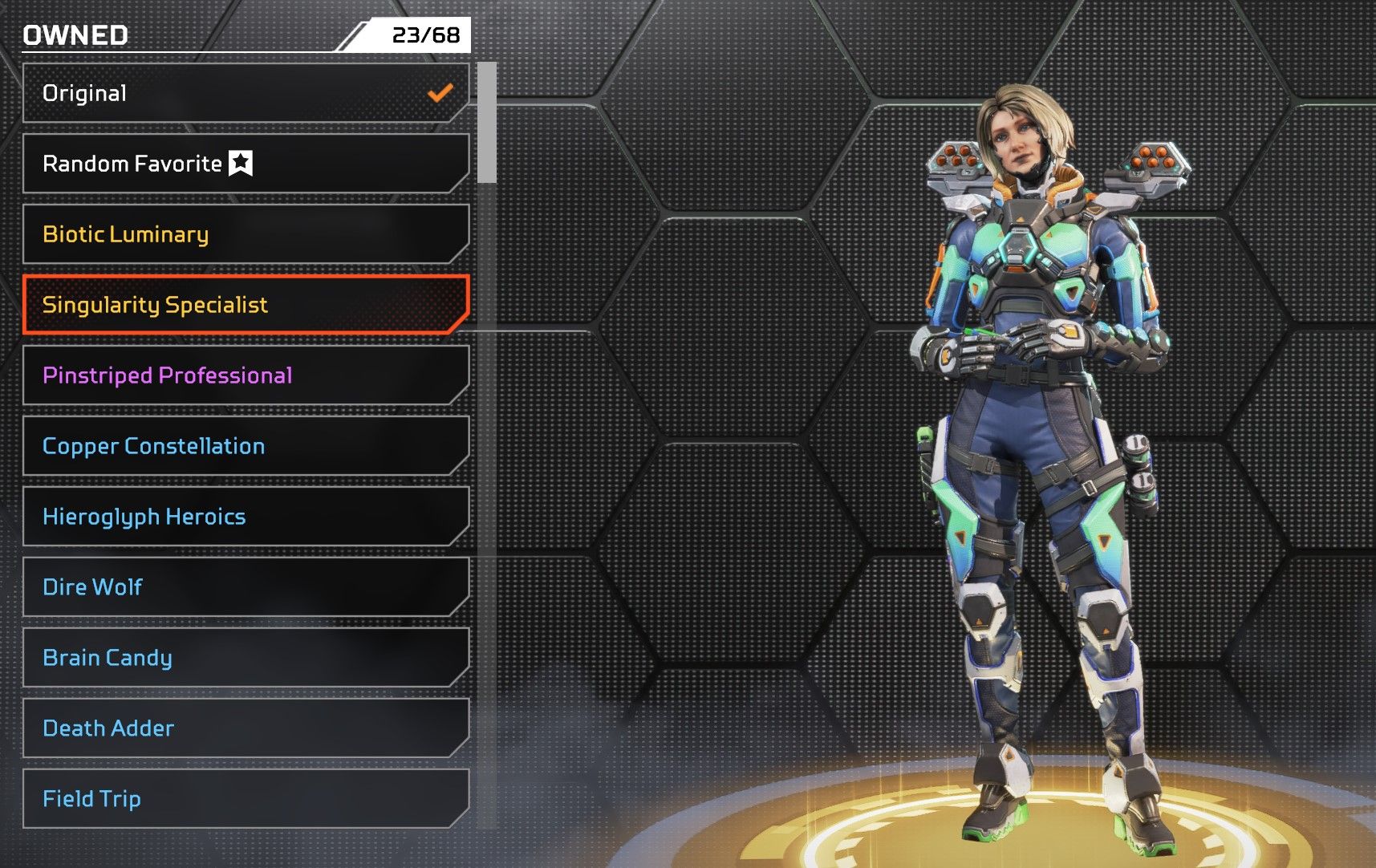Select the Biotic Luminary skin
The width and height of the screenshot is (1376, 868).
[245, 234]
